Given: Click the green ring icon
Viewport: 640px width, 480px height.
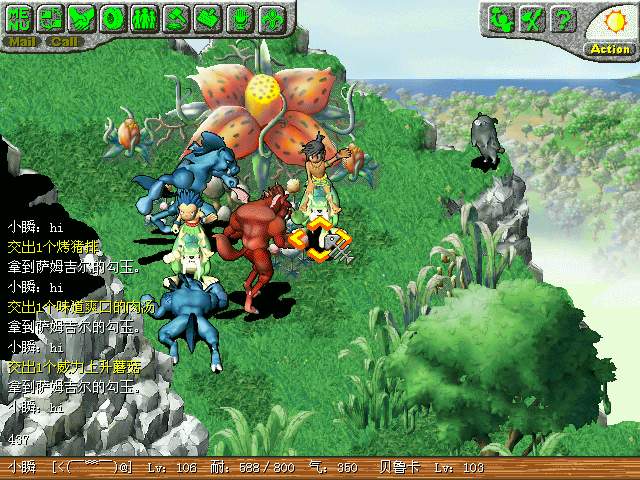Looking at the screenshot, I should (x=114, y=18).
